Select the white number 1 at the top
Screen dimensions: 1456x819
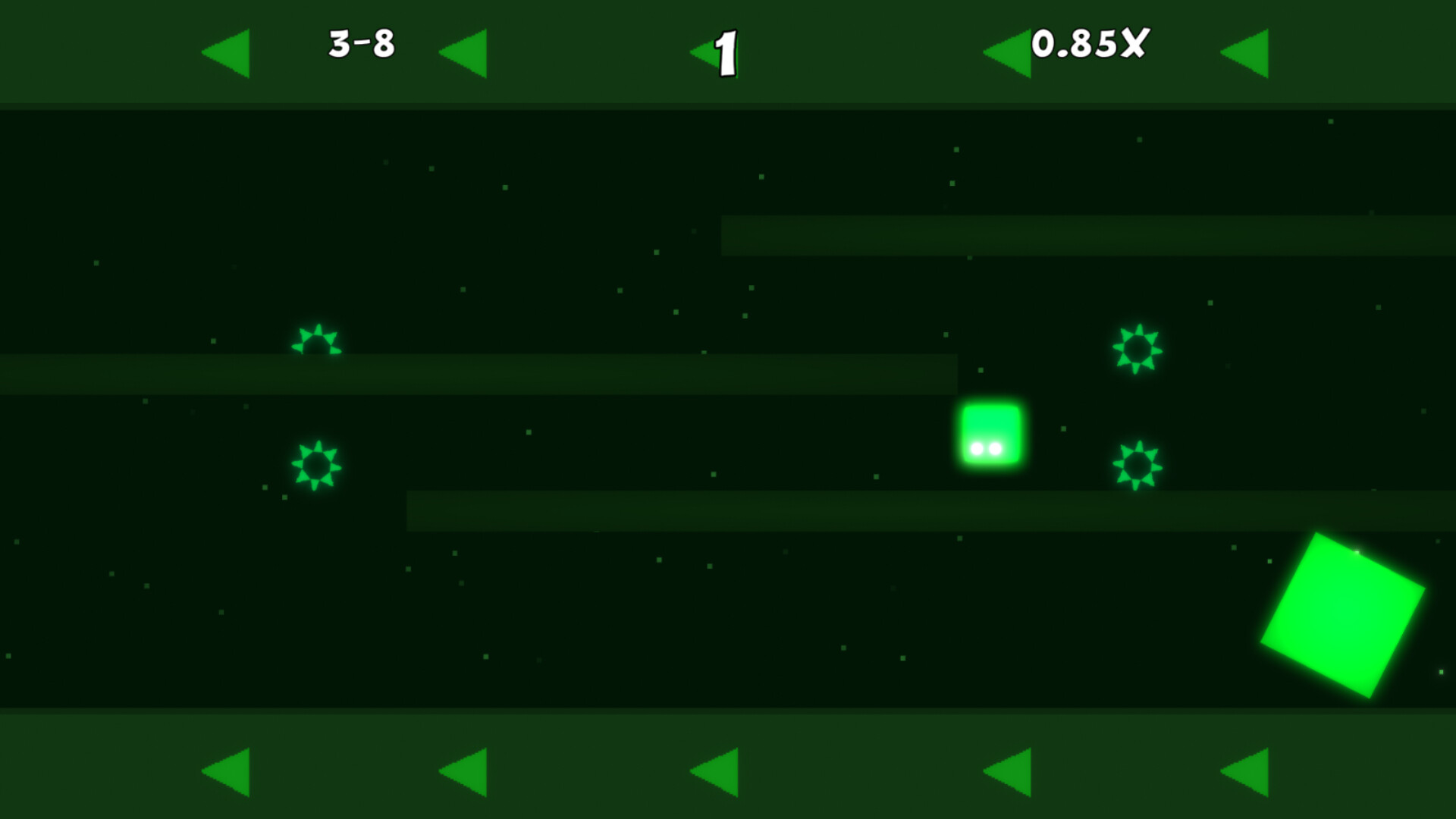click(x=726, y=52)
